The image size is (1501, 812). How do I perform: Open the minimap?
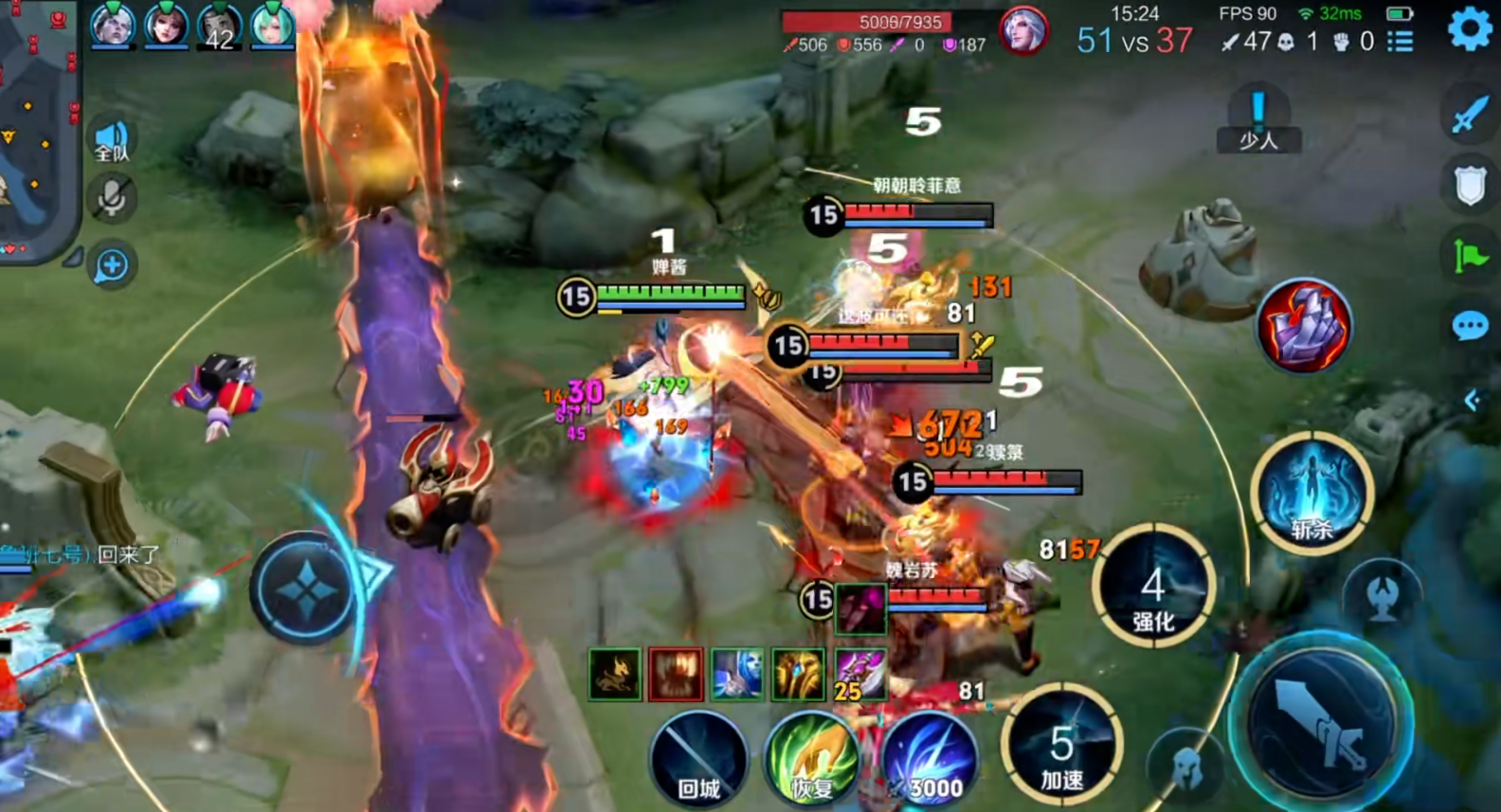tap(36, 123)
